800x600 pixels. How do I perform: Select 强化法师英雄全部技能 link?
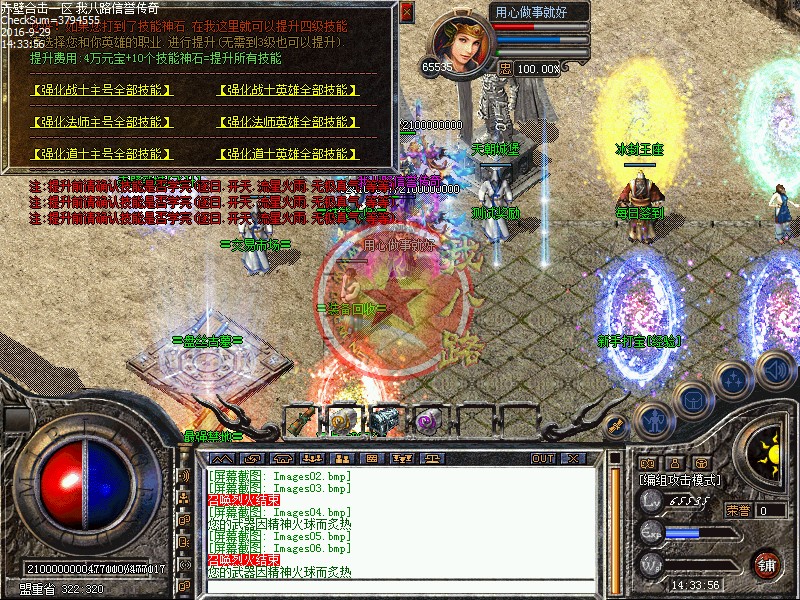(x=288, y=122)
